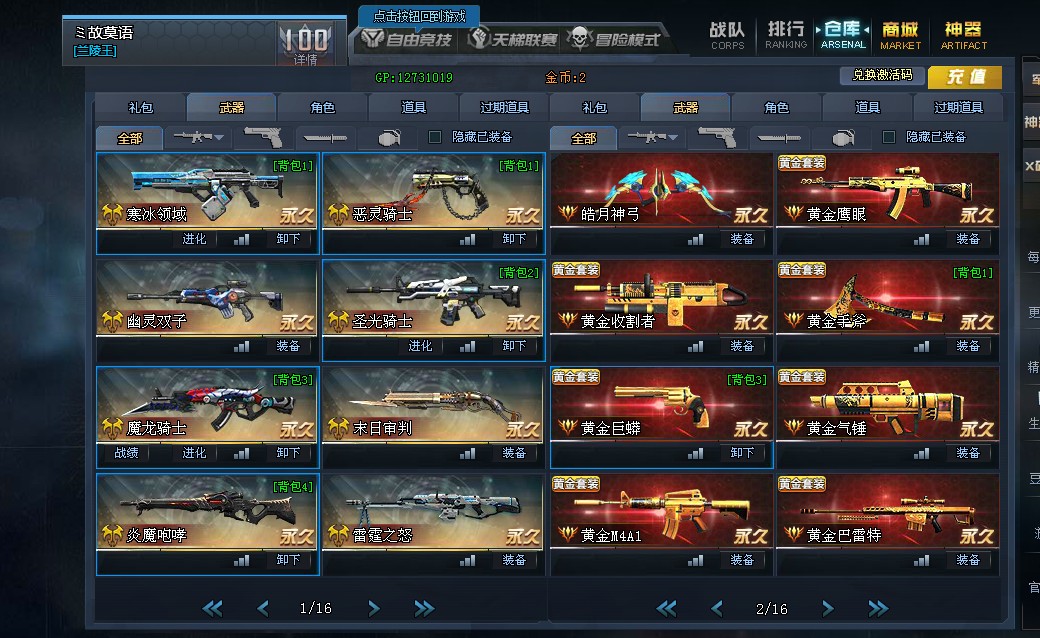Image resolution: width=1040 pixels, height=638 pixels.
Task: Equip the 黄金鹰眼 golden rifle
Action: 968,239
